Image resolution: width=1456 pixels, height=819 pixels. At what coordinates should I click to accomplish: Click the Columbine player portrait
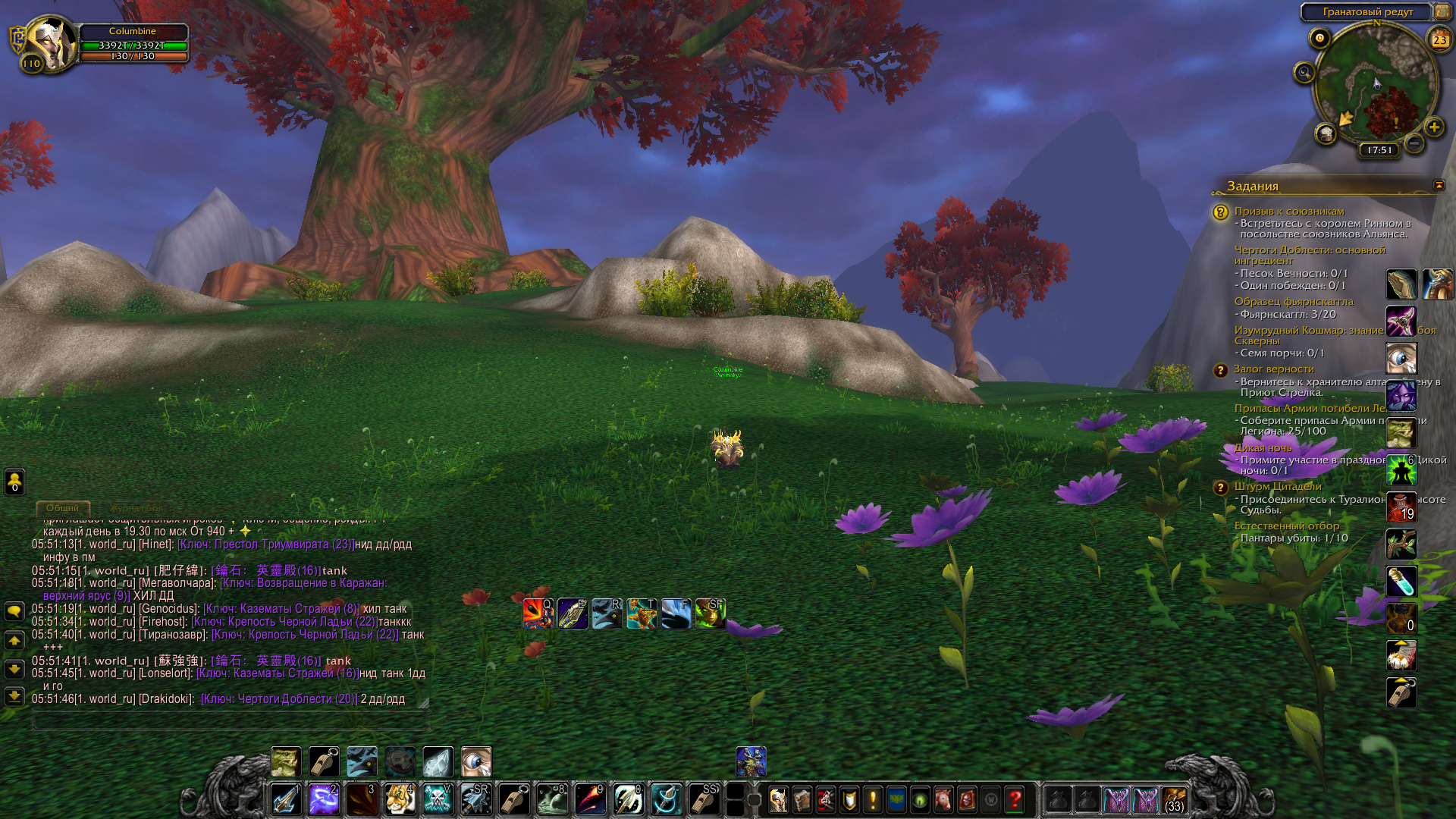pyautogui.click(x=49, y=44)
